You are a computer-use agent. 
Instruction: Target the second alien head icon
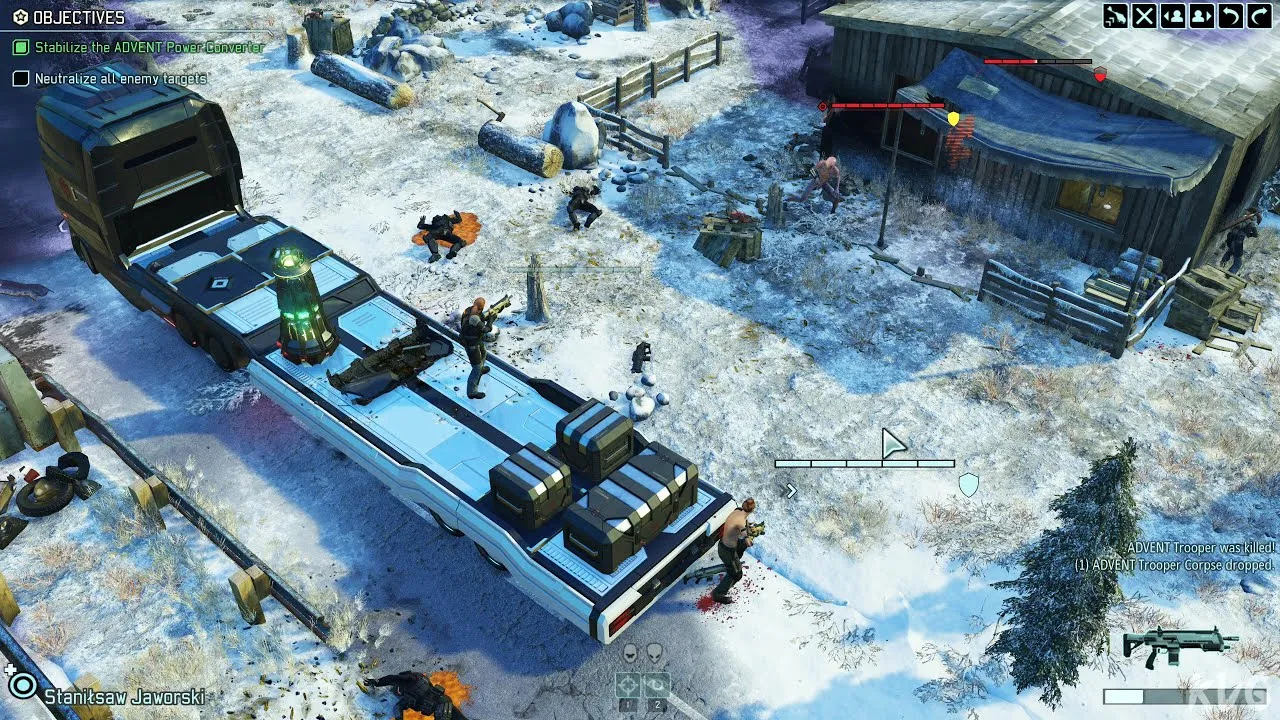click(654, 654)
